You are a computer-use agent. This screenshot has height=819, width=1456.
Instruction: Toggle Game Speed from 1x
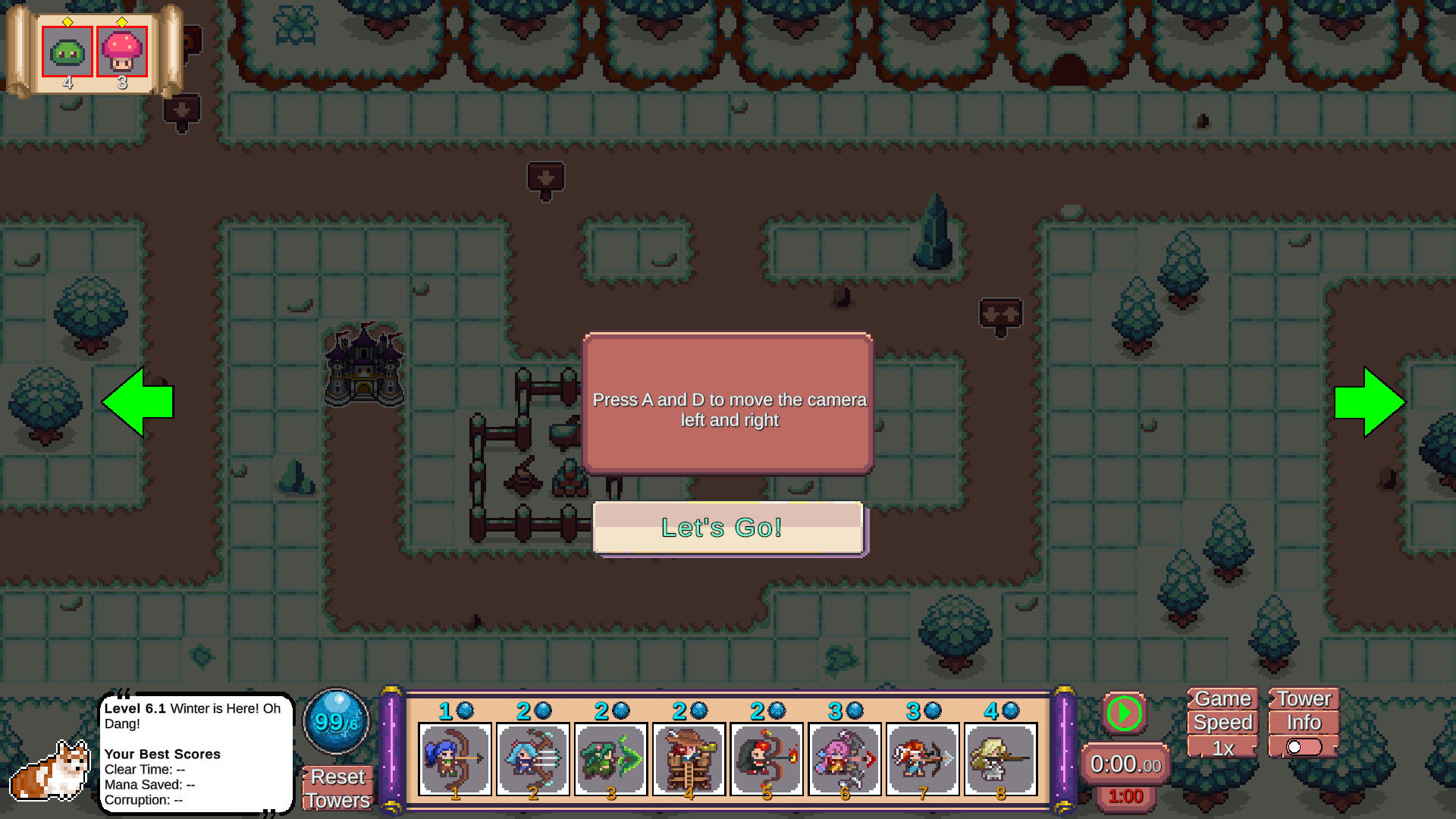1222,748
